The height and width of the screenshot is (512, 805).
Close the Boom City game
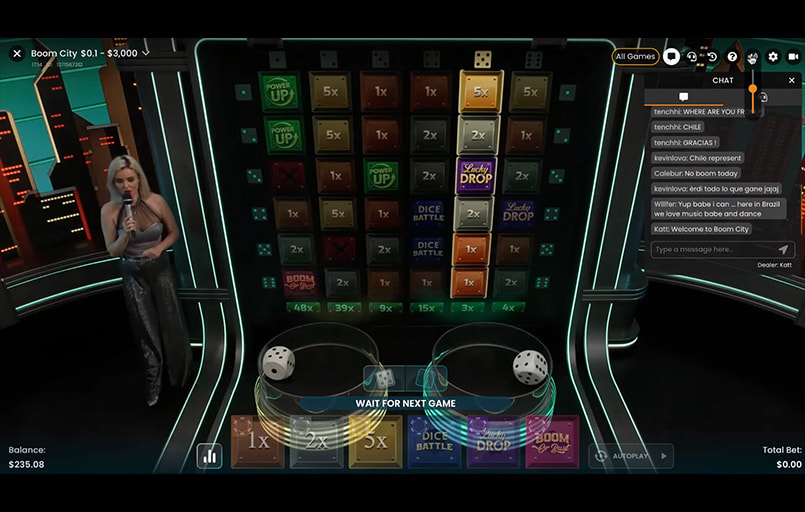click(x=16, y=54)
